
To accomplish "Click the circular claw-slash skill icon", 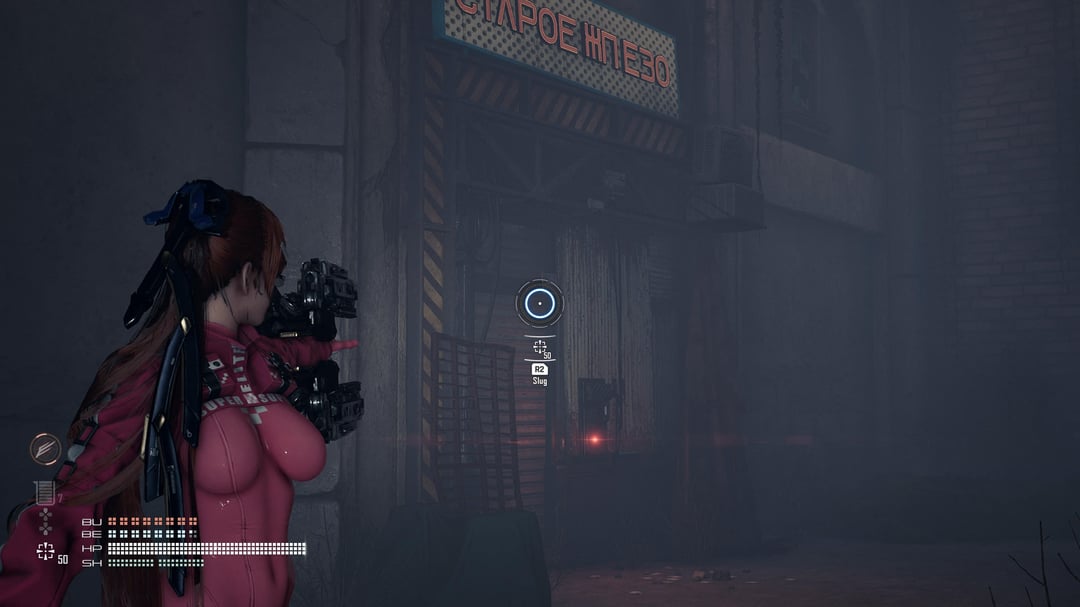I will tap(45, 449).
